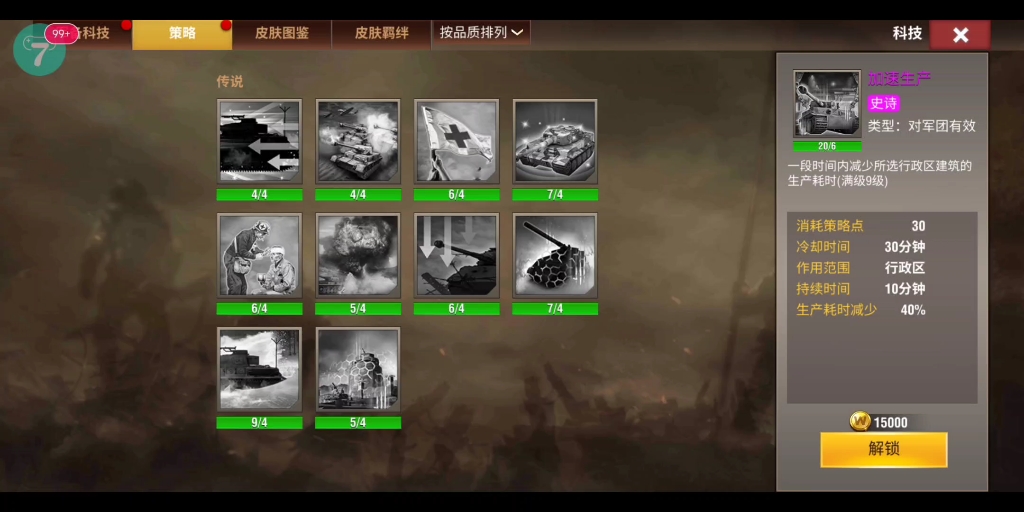
Task: Select the 策略 tab
Action: (x=182, y=33)
